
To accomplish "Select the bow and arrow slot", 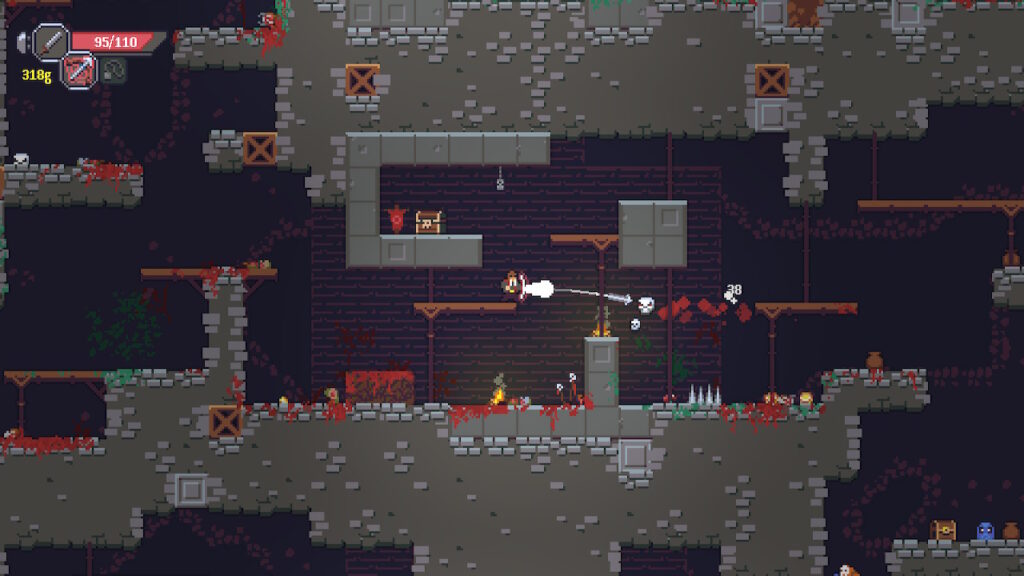I will pyautogui.click(x=79, y=70).
